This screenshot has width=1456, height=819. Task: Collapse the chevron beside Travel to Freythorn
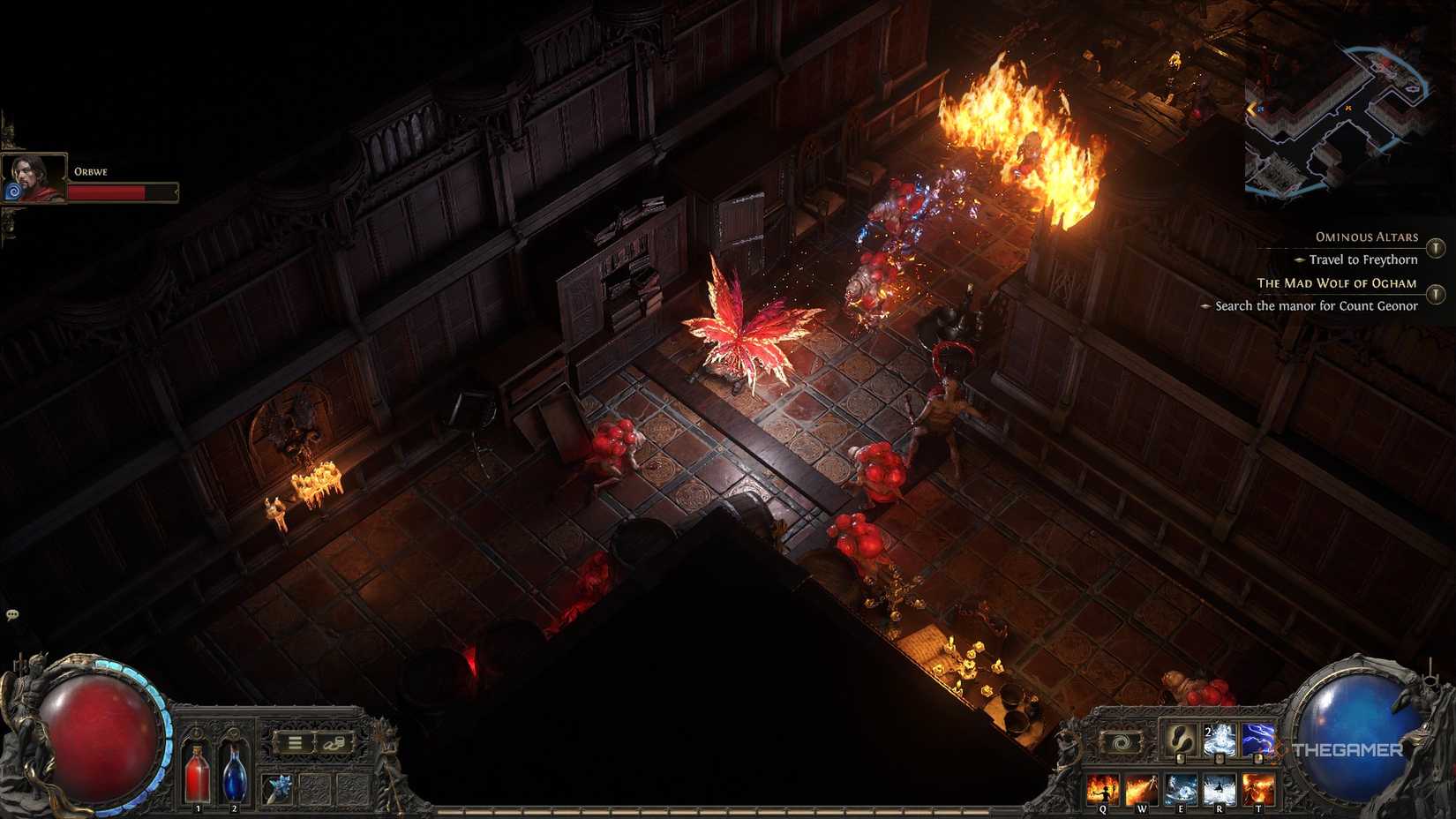click(1302, 259)
